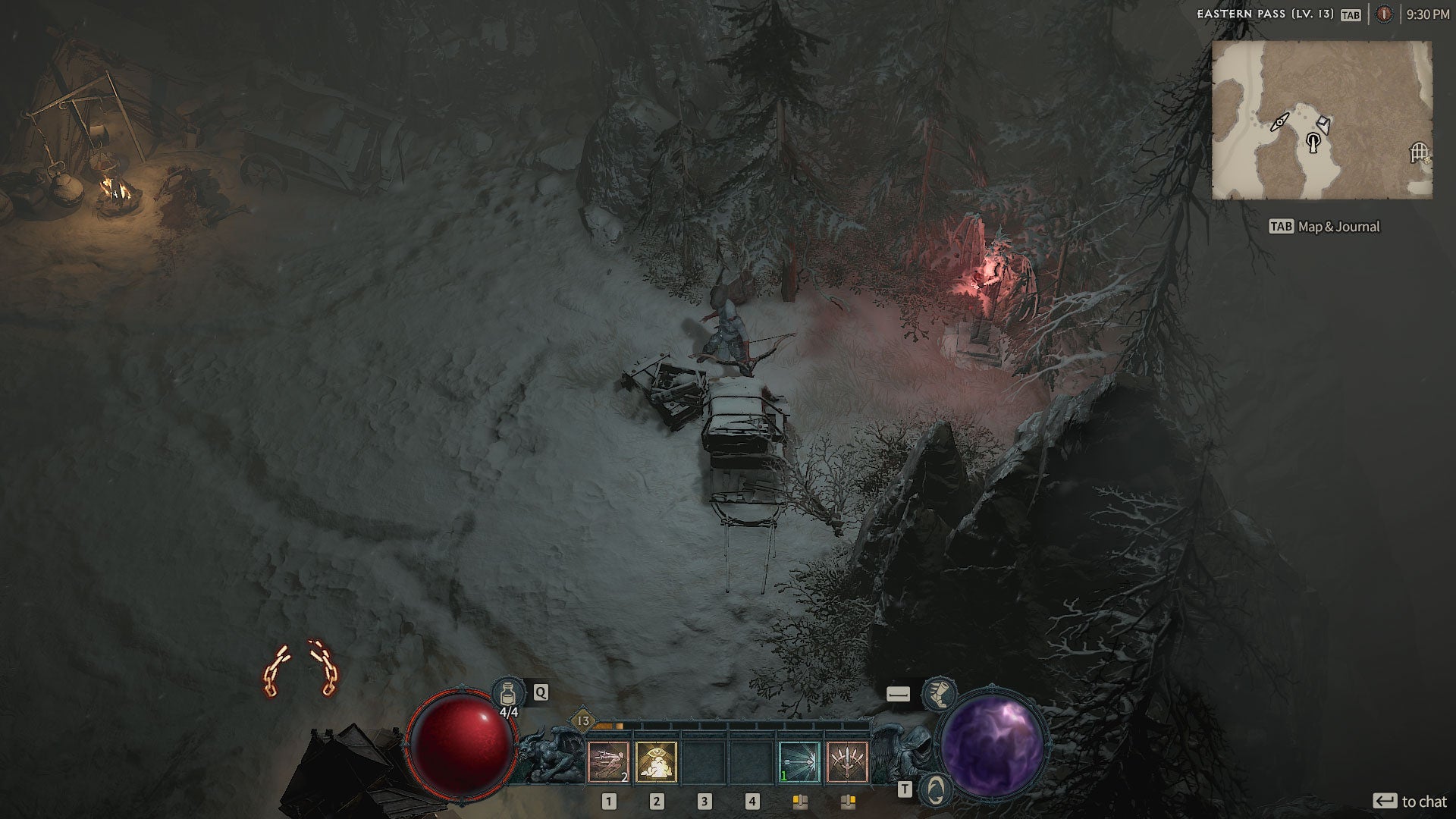Activate the eye and smoke cloud skill

(x=656, y=761)
